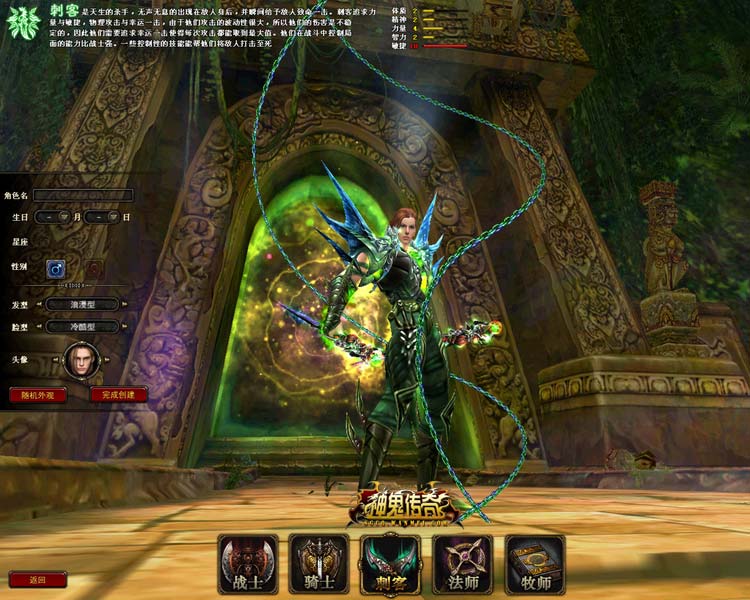
Task: Go back with the 返回 button
Action: 38,580
